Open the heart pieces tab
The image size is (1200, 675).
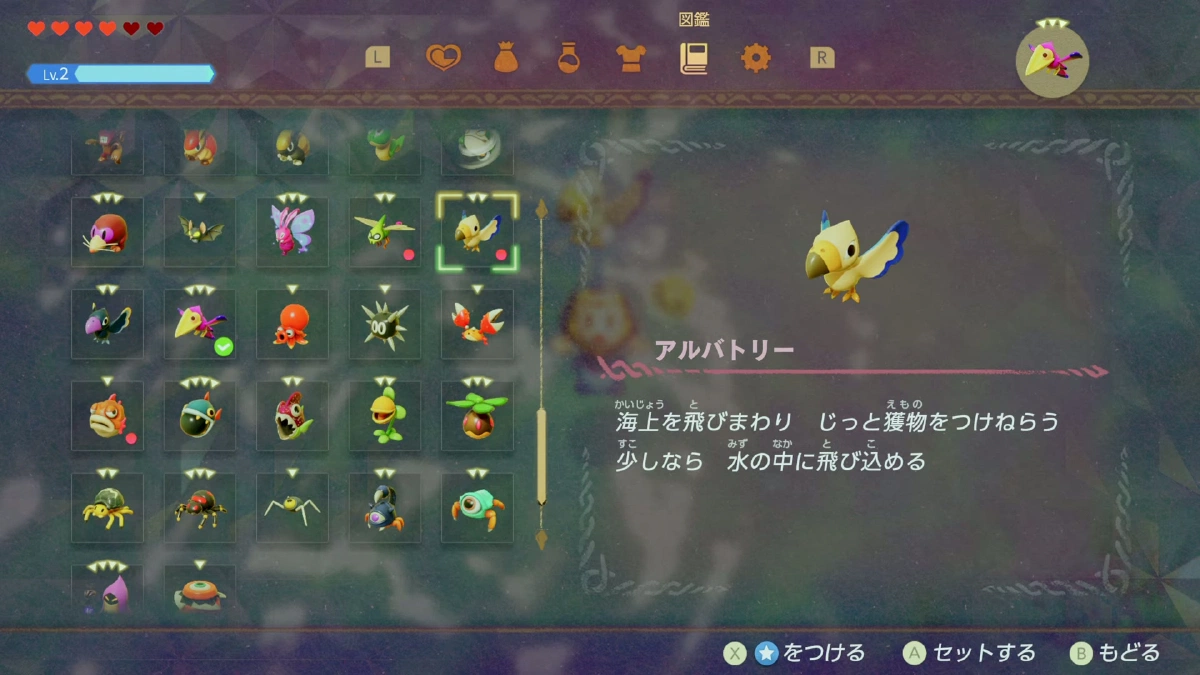[x=443, y=58]
